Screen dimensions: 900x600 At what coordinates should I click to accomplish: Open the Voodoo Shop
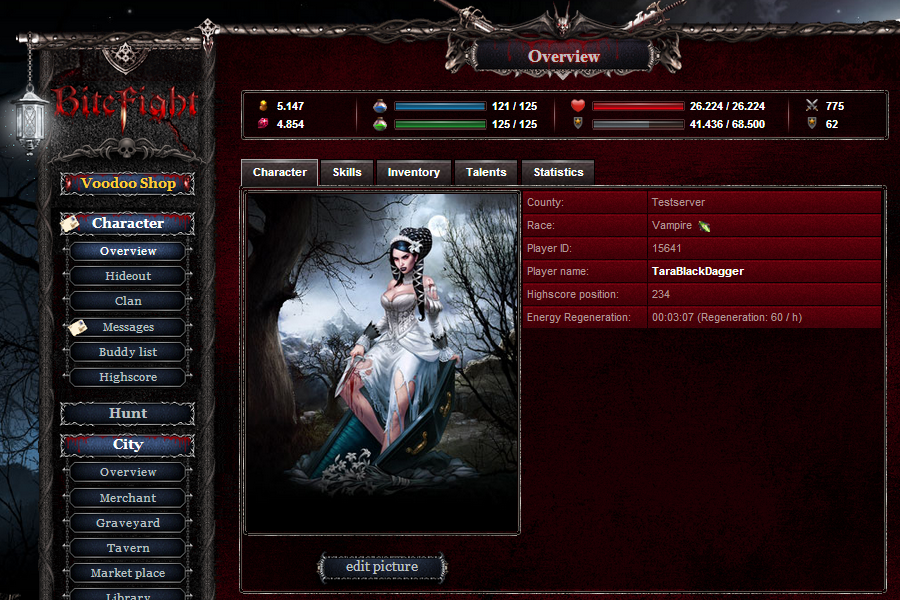click(128, 184)
